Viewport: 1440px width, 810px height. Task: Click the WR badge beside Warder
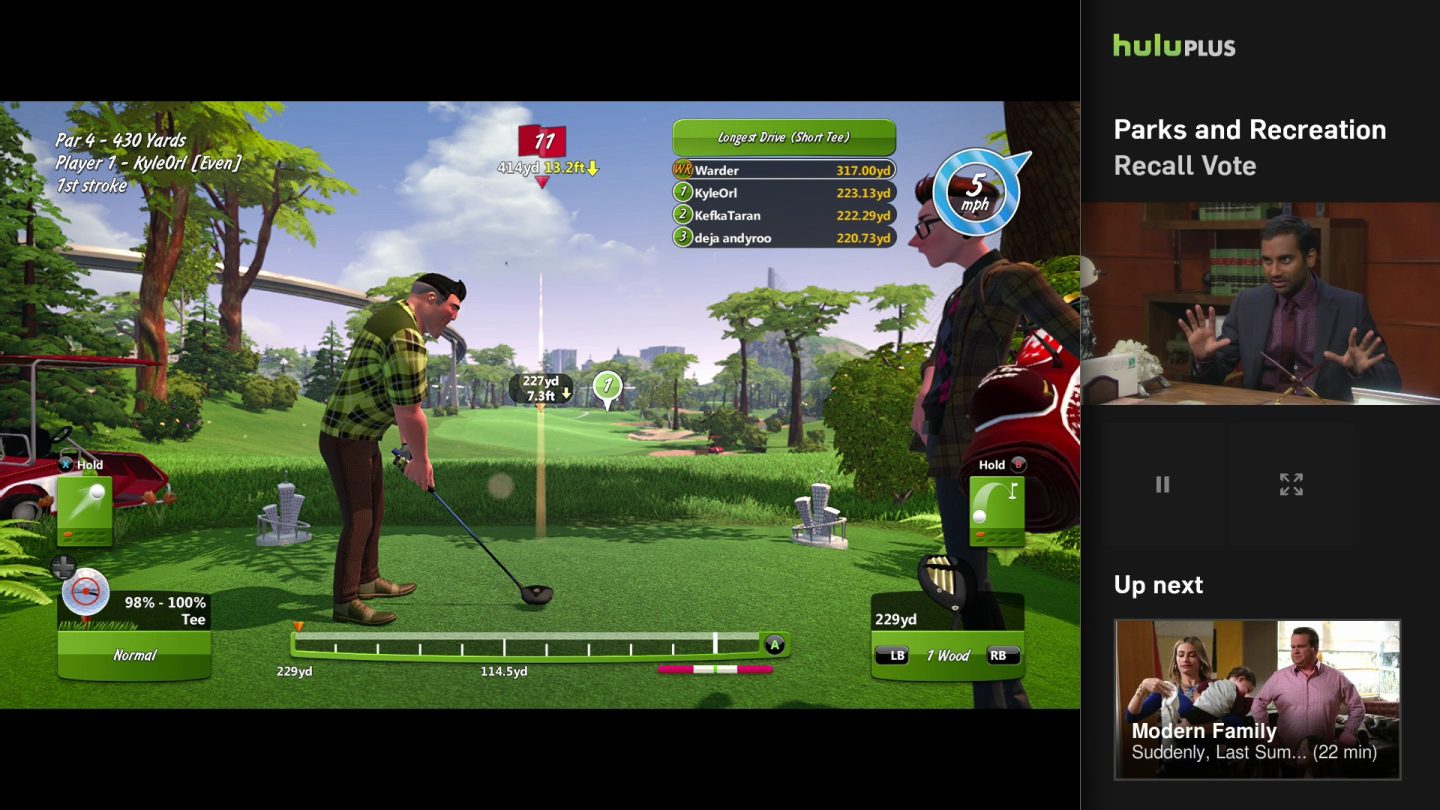click(x=684, y=171)
